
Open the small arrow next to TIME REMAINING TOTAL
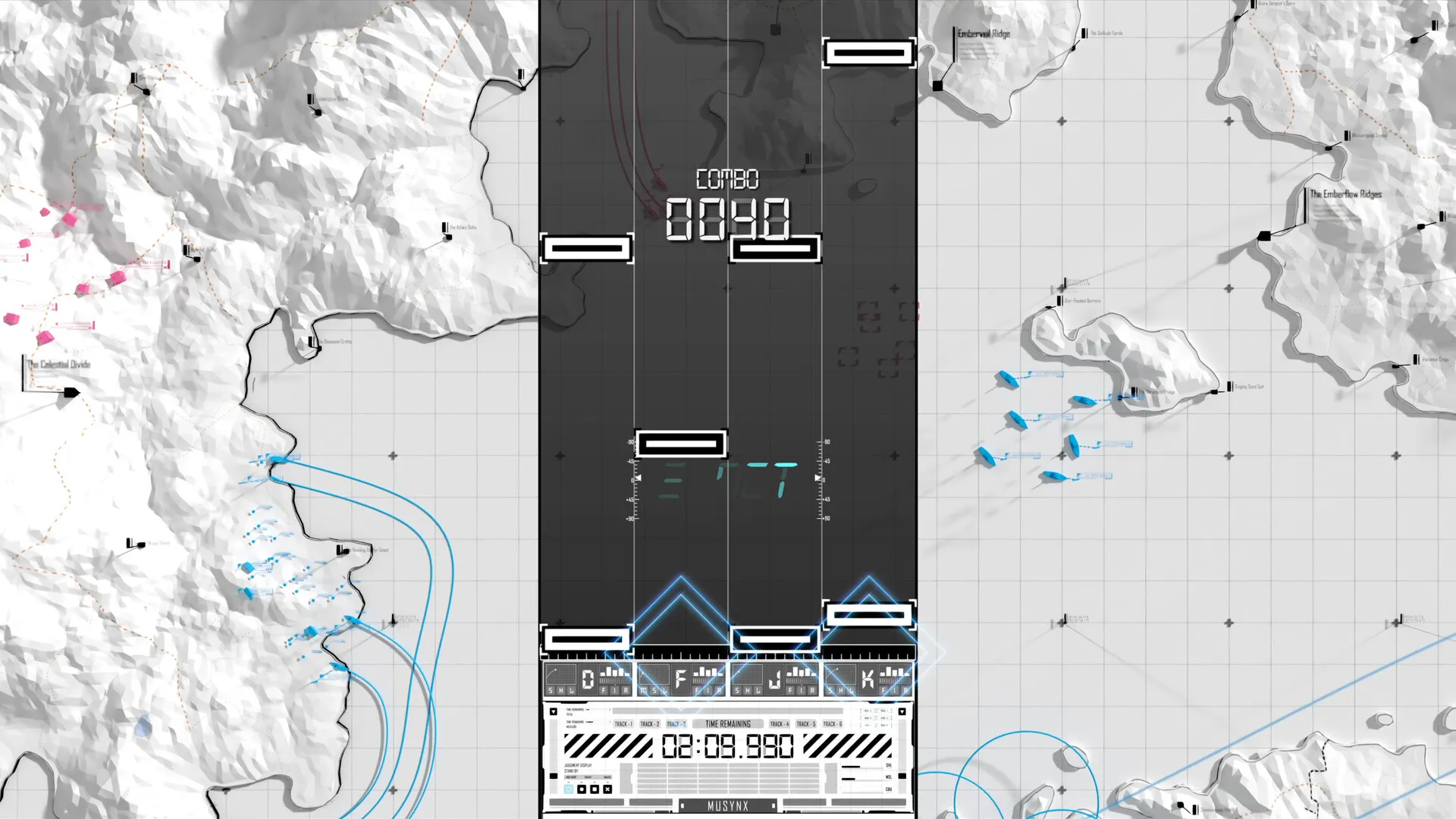tap(588, 710)
